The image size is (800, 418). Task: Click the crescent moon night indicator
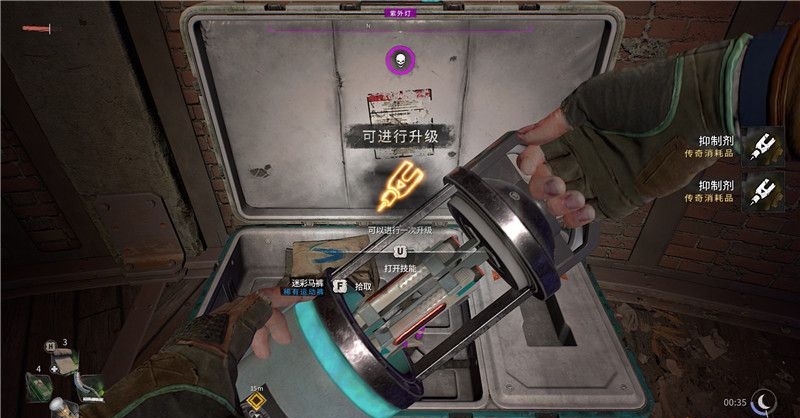click(767, 400)
